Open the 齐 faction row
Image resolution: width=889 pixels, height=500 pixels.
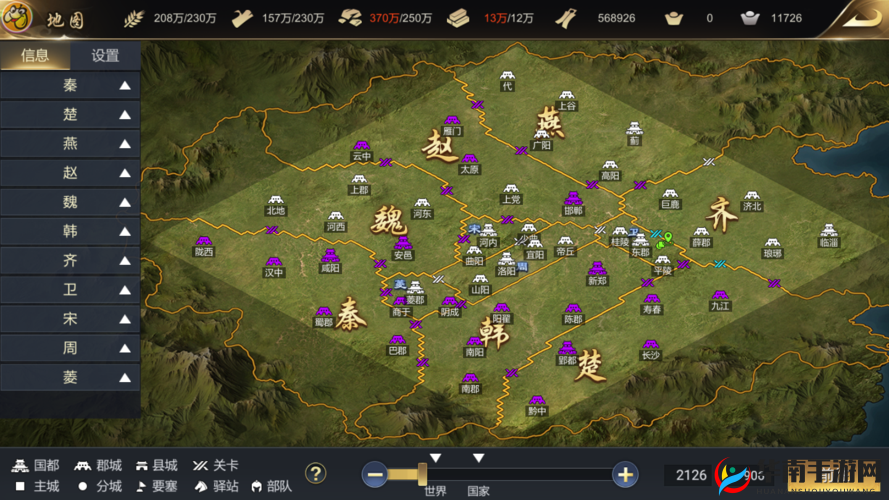70,261
